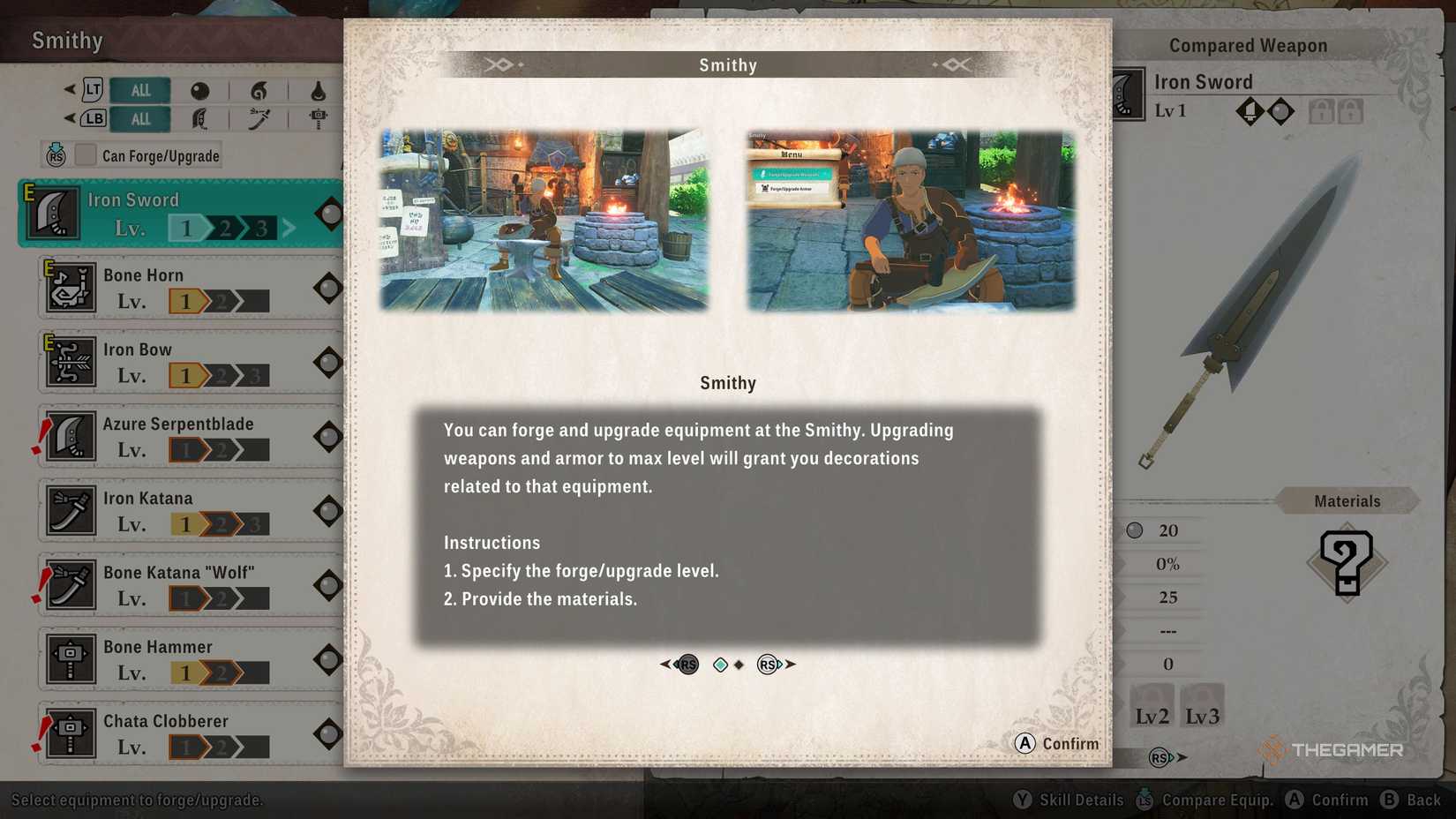Select the Iron Bow weapon icon

tap(70, 361)
